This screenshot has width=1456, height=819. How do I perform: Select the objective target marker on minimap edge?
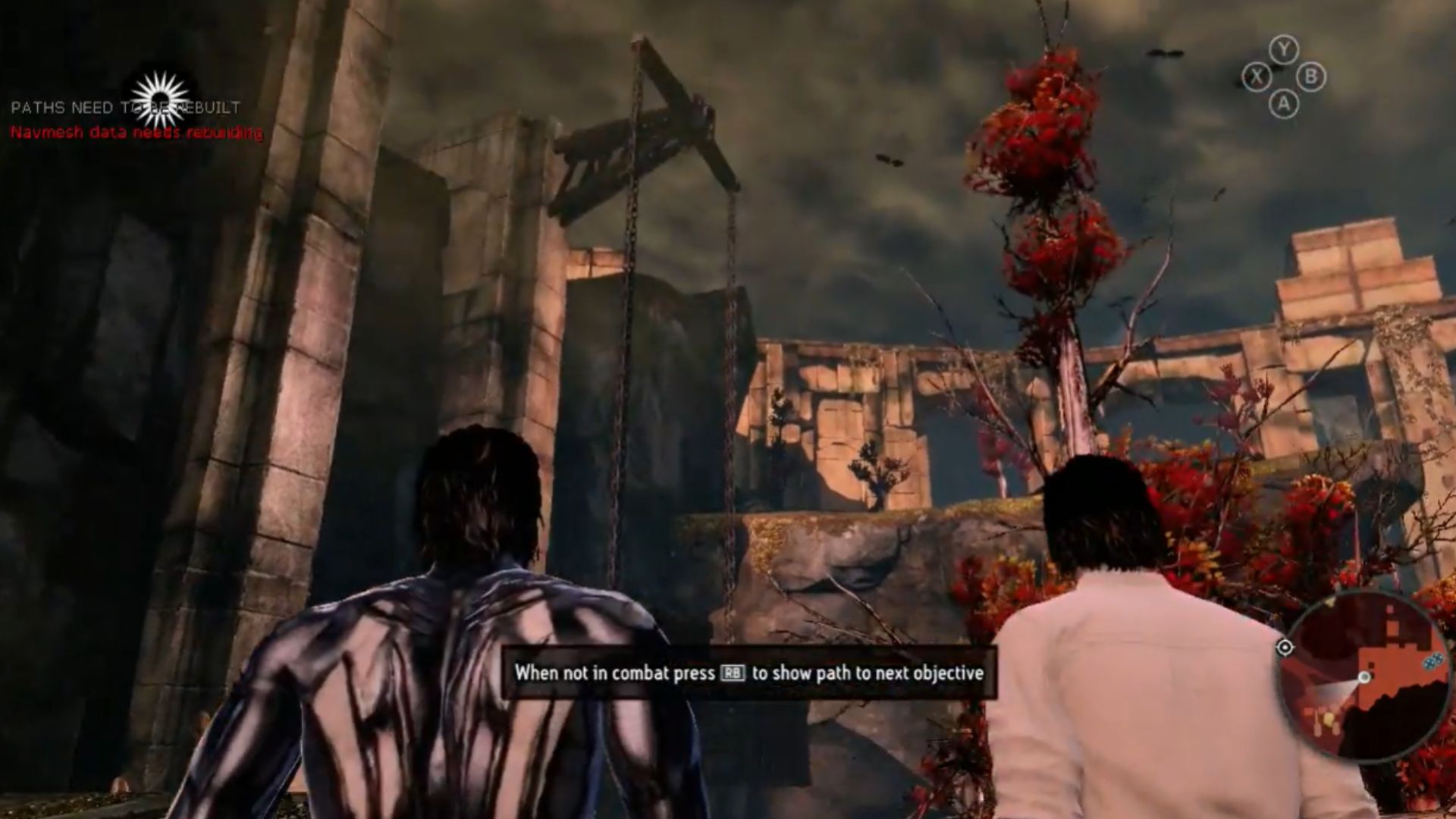[1285, 648]
